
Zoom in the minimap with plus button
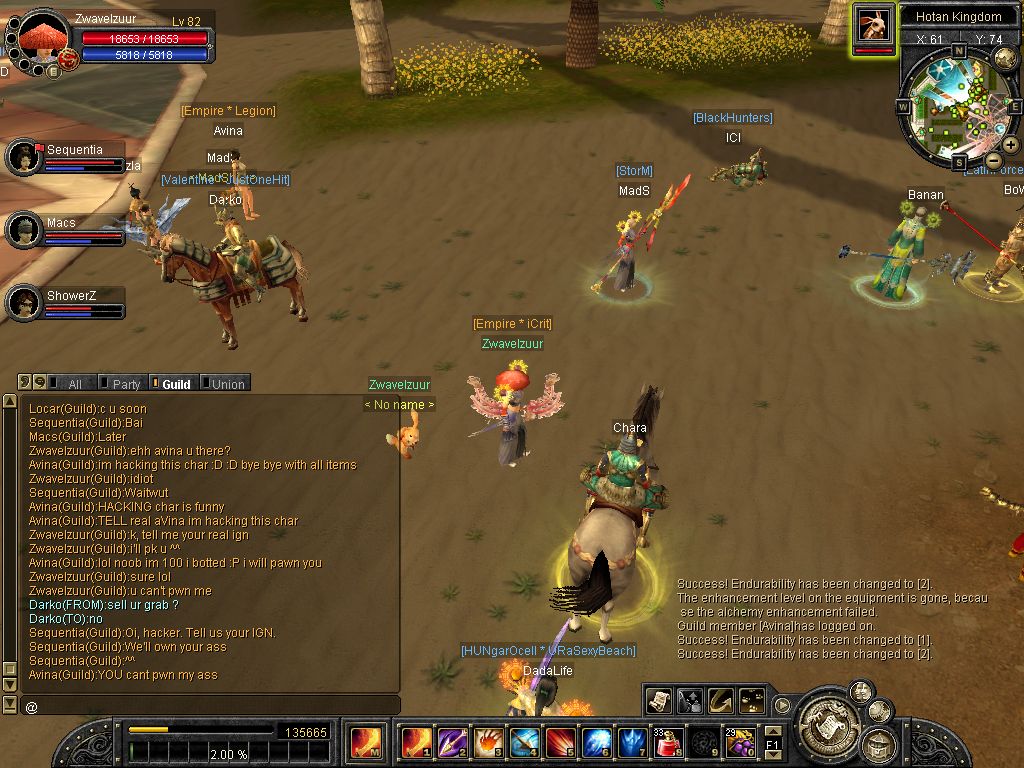pos(1011,145)
